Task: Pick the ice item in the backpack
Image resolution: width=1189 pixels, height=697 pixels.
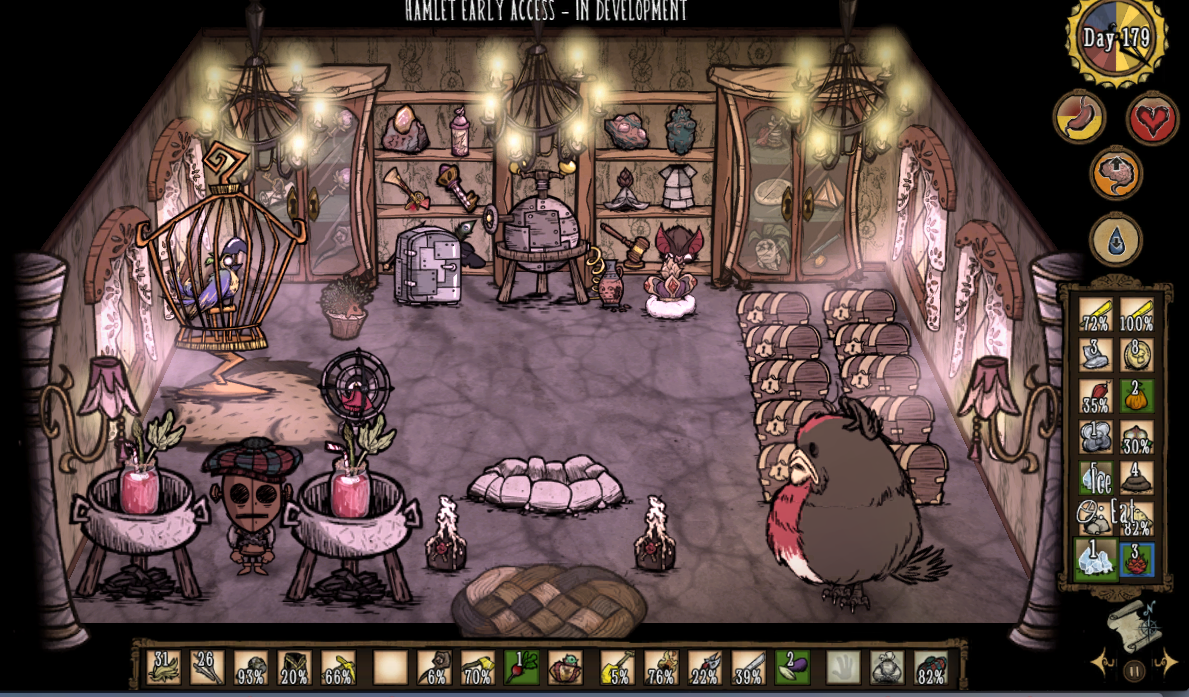Action: (x=1095, y=557)
